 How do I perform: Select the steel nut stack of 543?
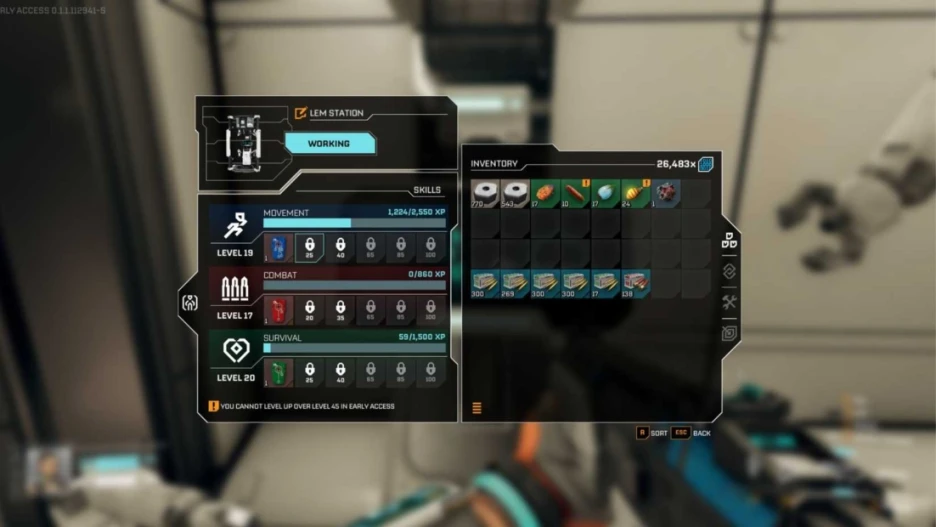(x=515, y=193)
